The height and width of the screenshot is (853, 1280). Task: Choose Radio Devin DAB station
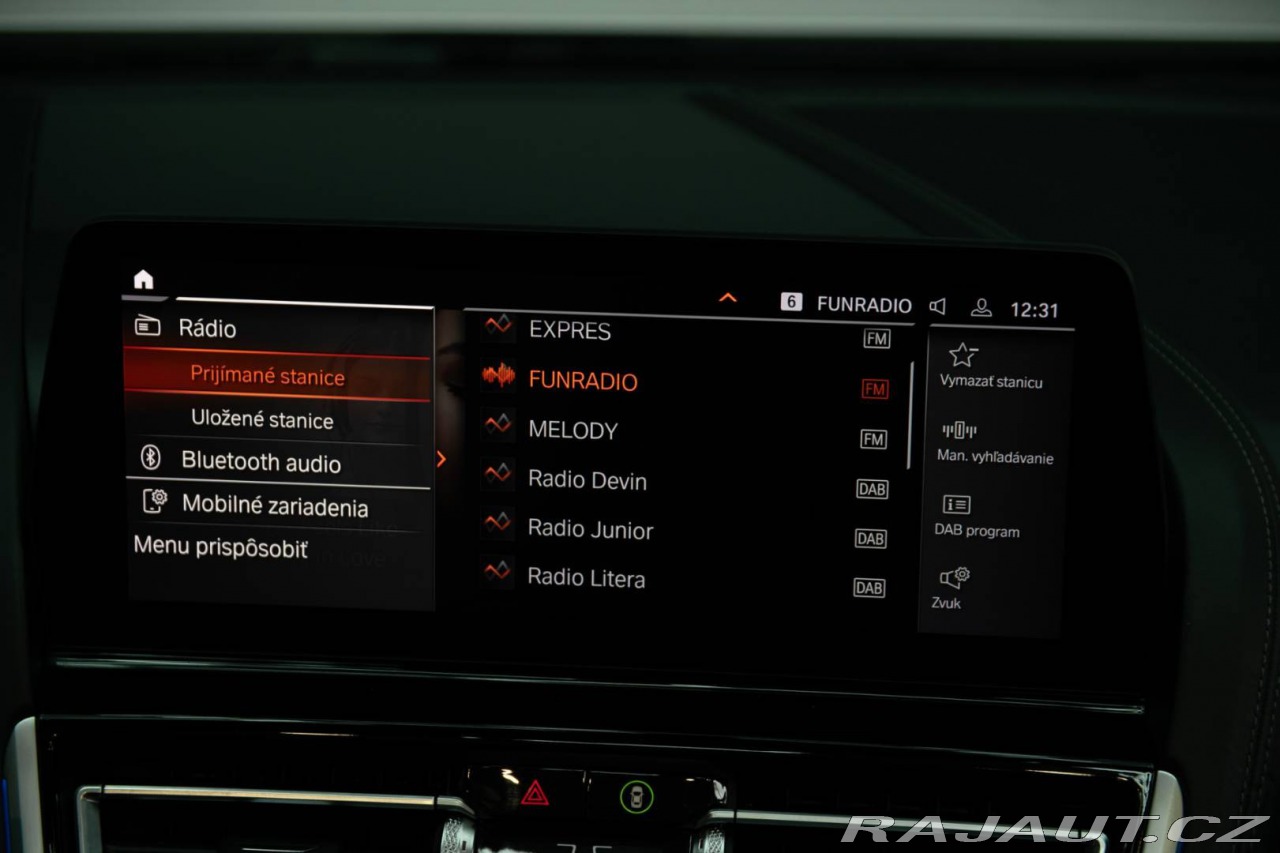coord(587,480)
